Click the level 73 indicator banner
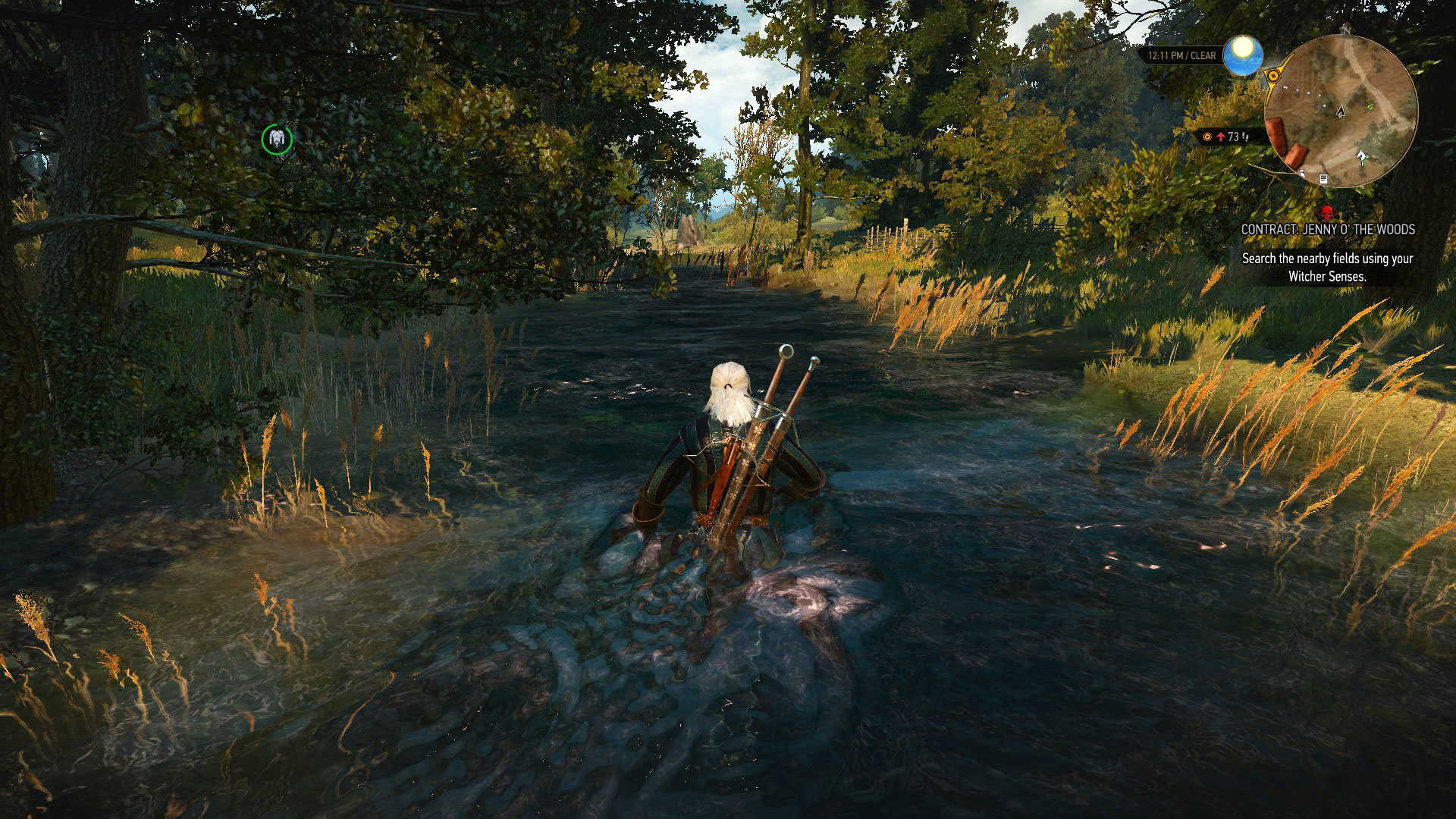The image size is (1456, 819). pos(1230,136)
